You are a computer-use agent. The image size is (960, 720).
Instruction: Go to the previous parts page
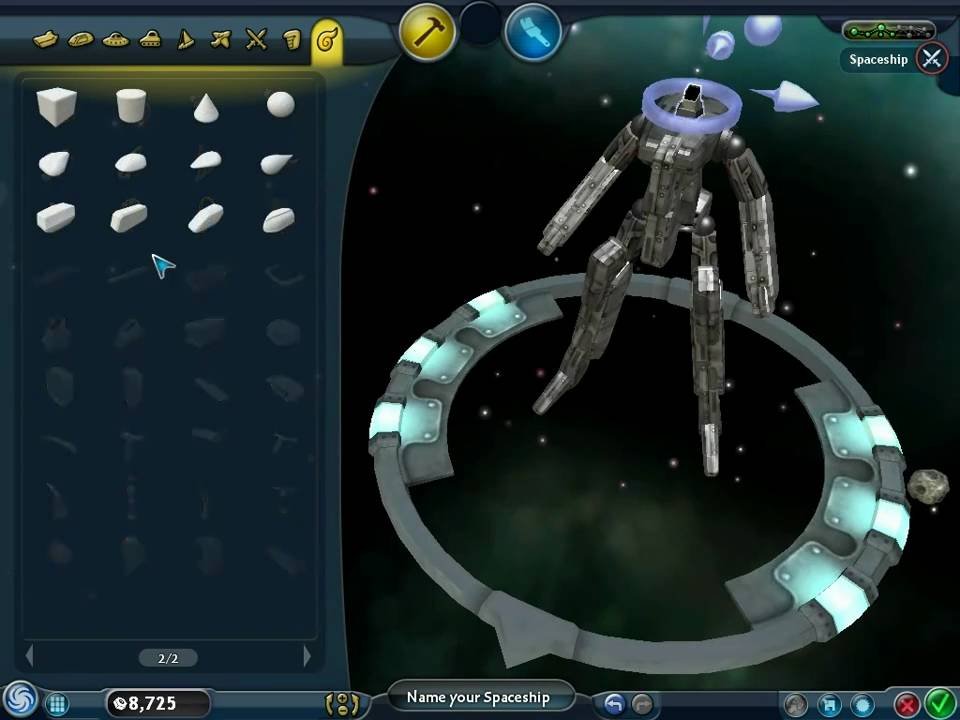tap(29, 657)
